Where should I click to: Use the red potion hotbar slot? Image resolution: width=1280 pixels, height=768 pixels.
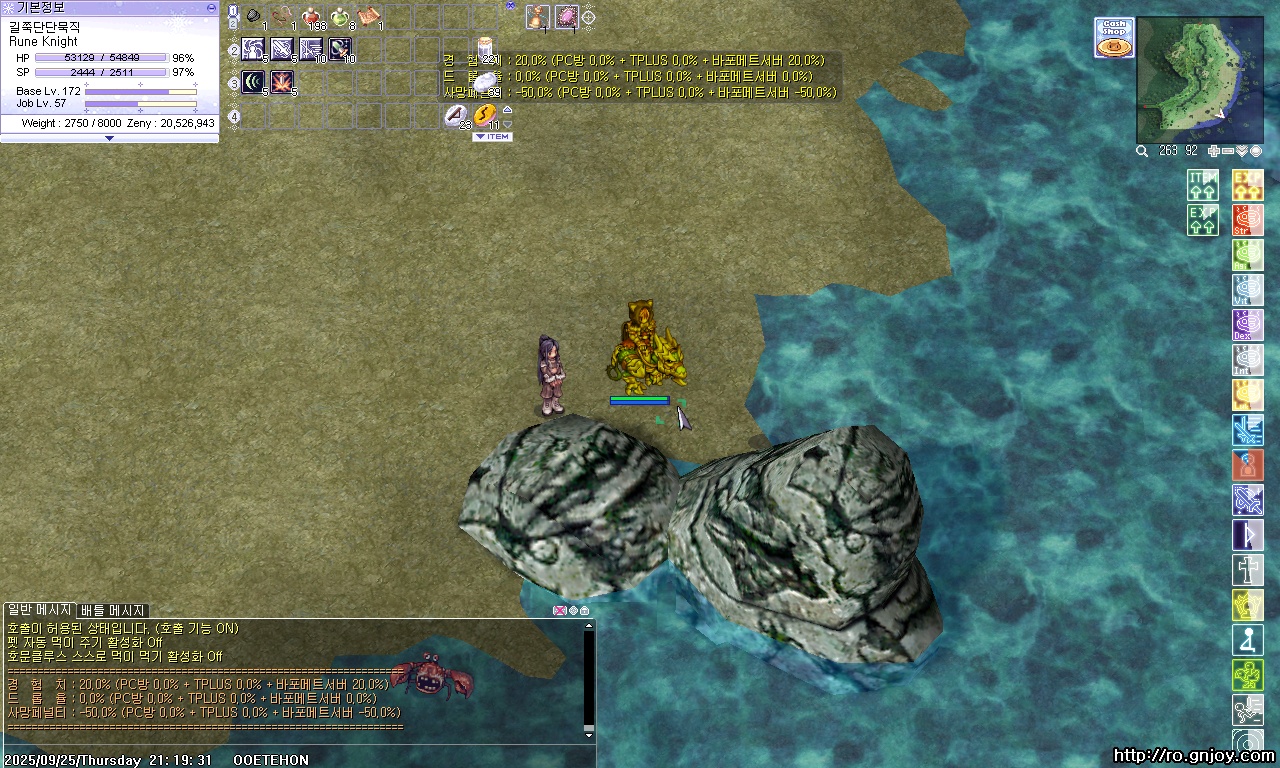[311, 17]
